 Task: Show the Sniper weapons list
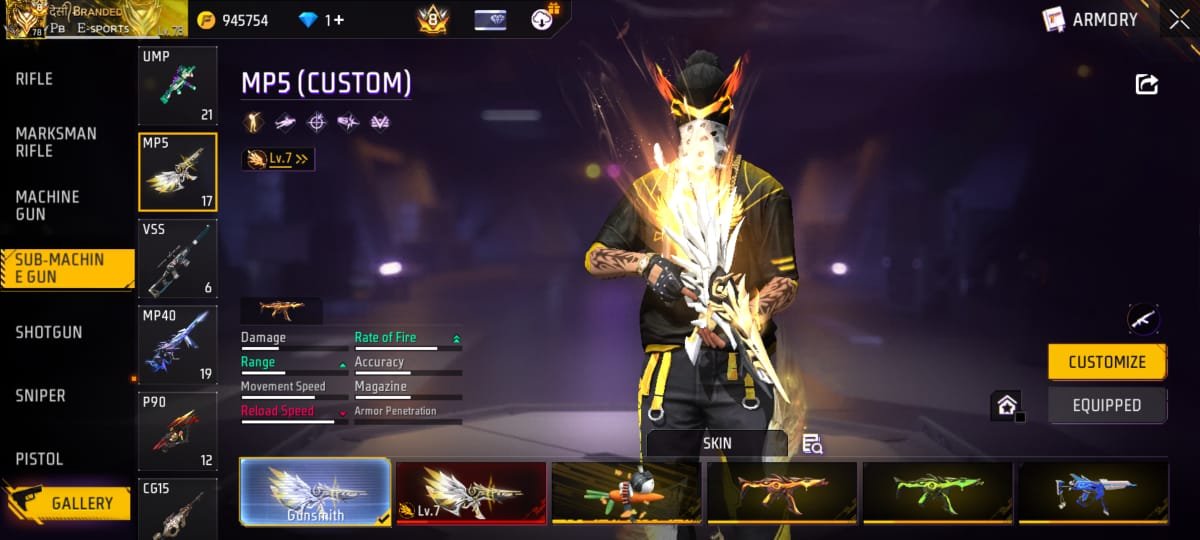click(41, 396)
